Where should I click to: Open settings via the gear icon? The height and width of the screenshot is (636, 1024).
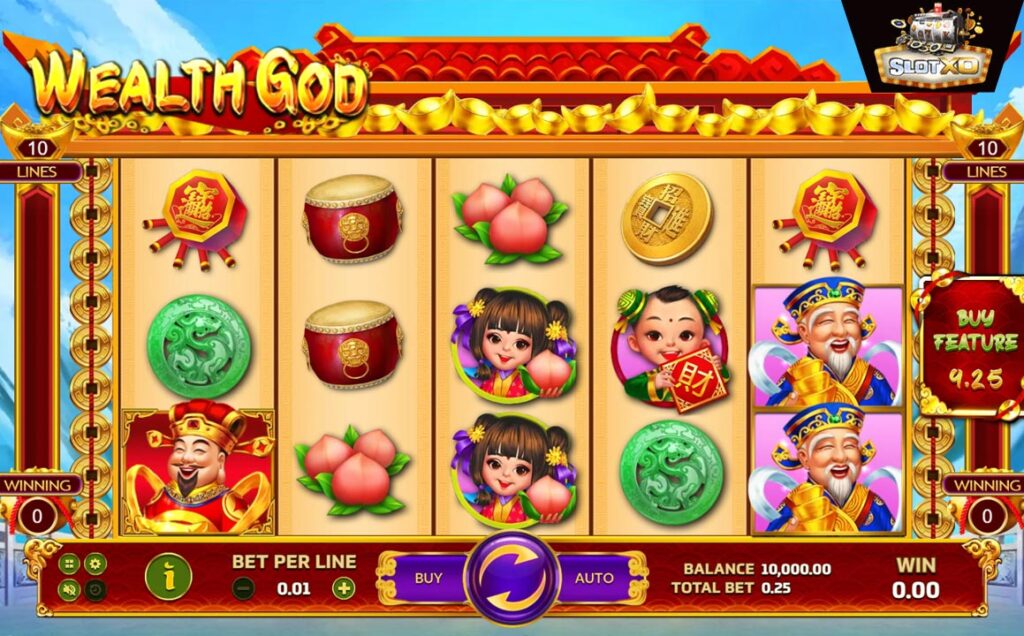pos(95,564)
